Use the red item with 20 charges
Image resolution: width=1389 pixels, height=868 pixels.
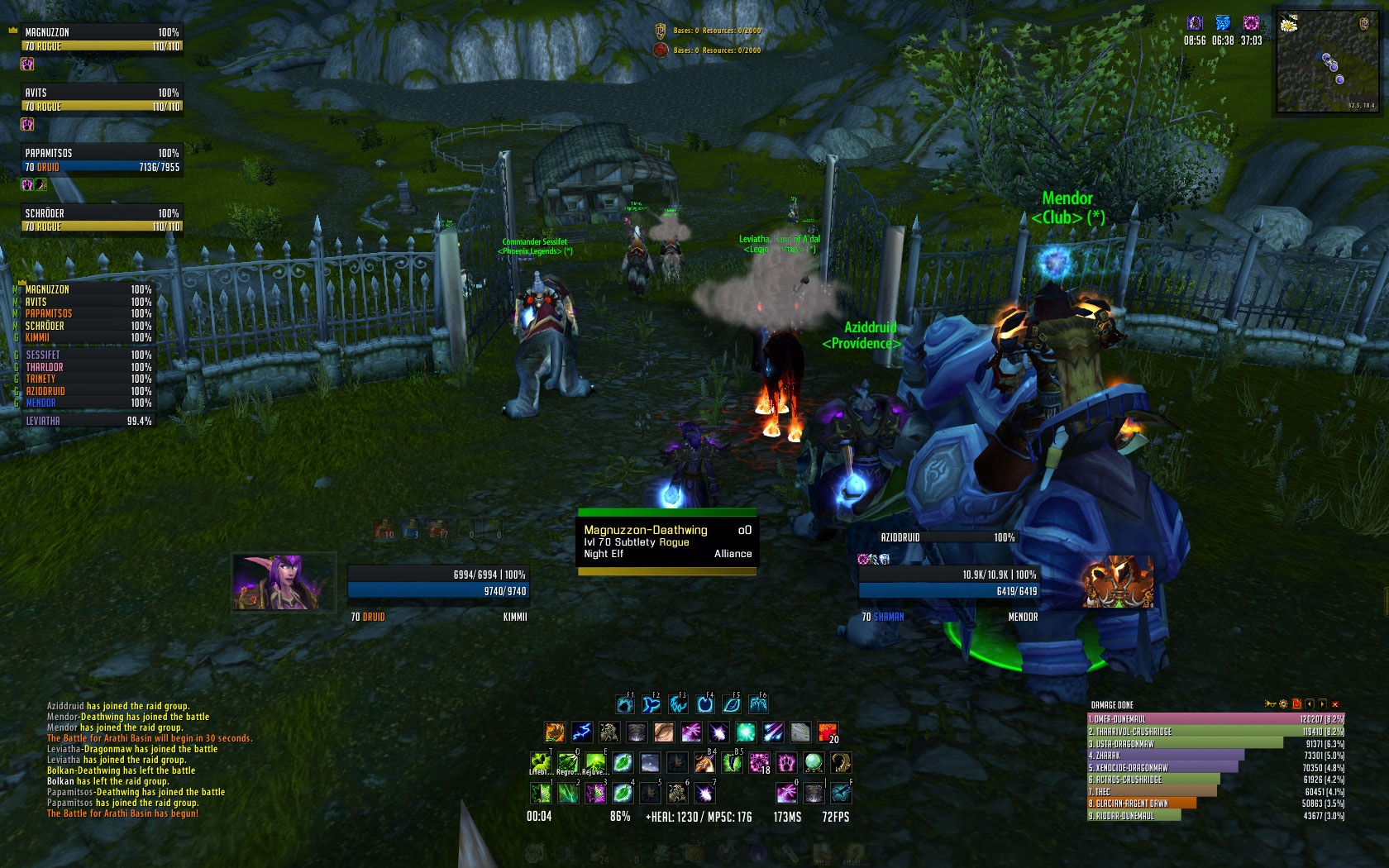coord(828,732)
